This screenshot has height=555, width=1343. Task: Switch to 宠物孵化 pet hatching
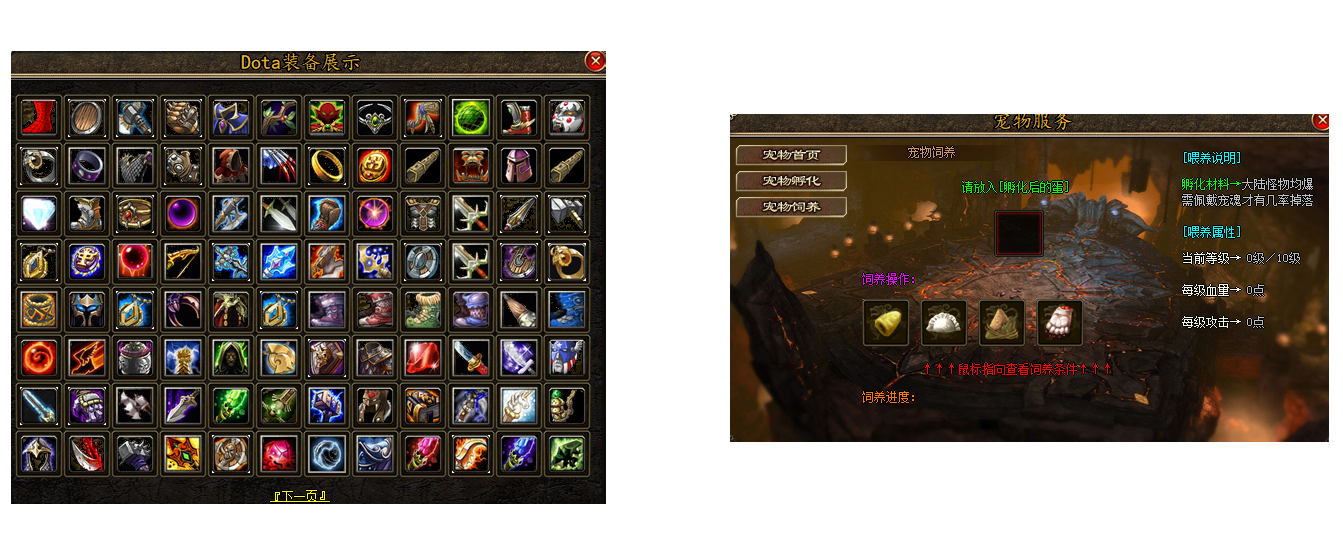point(791,181)
